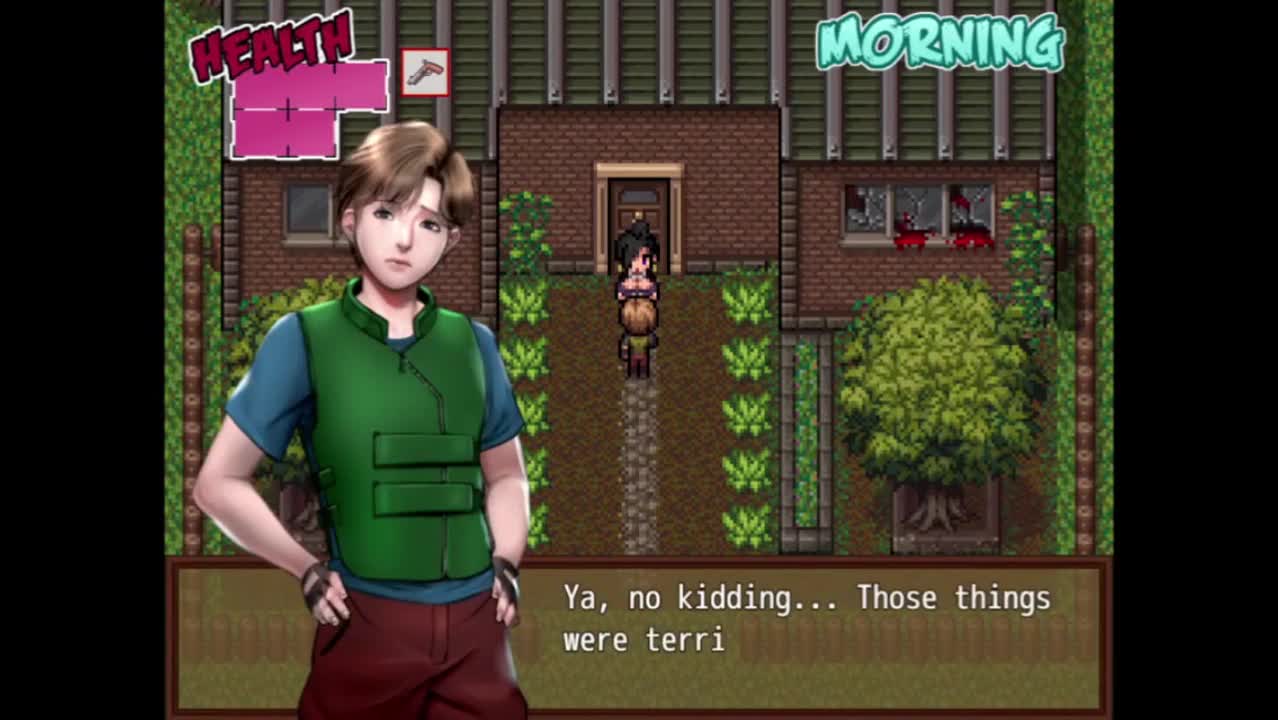Select the equipped pistol weapon icon
Image resolution: width=1278 pixels, height=720 pixels.
coord(425,73)
